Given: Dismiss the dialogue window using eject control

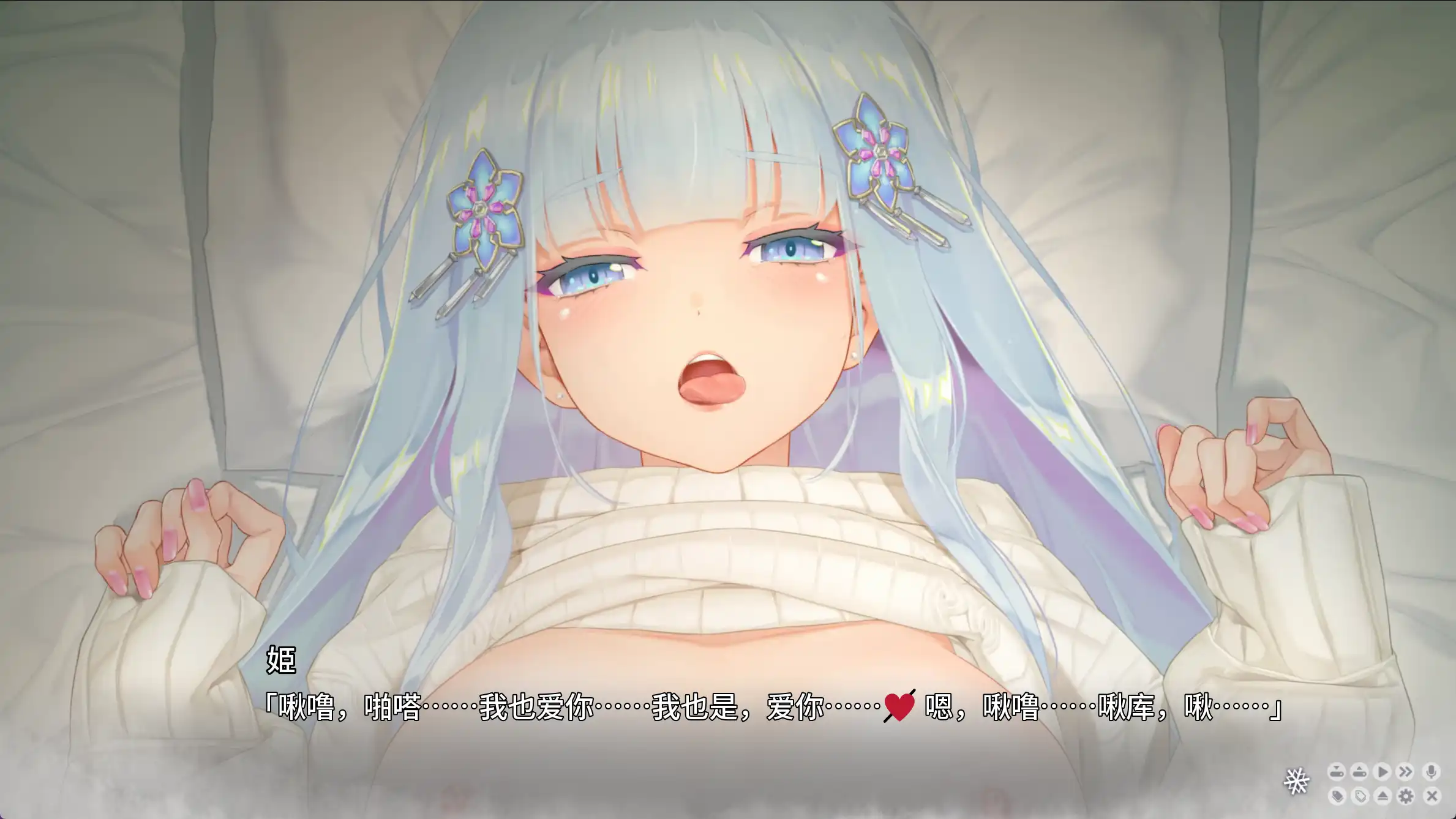Looking at the screenshot, I should pyautogui.click(x=1383, y=796).
